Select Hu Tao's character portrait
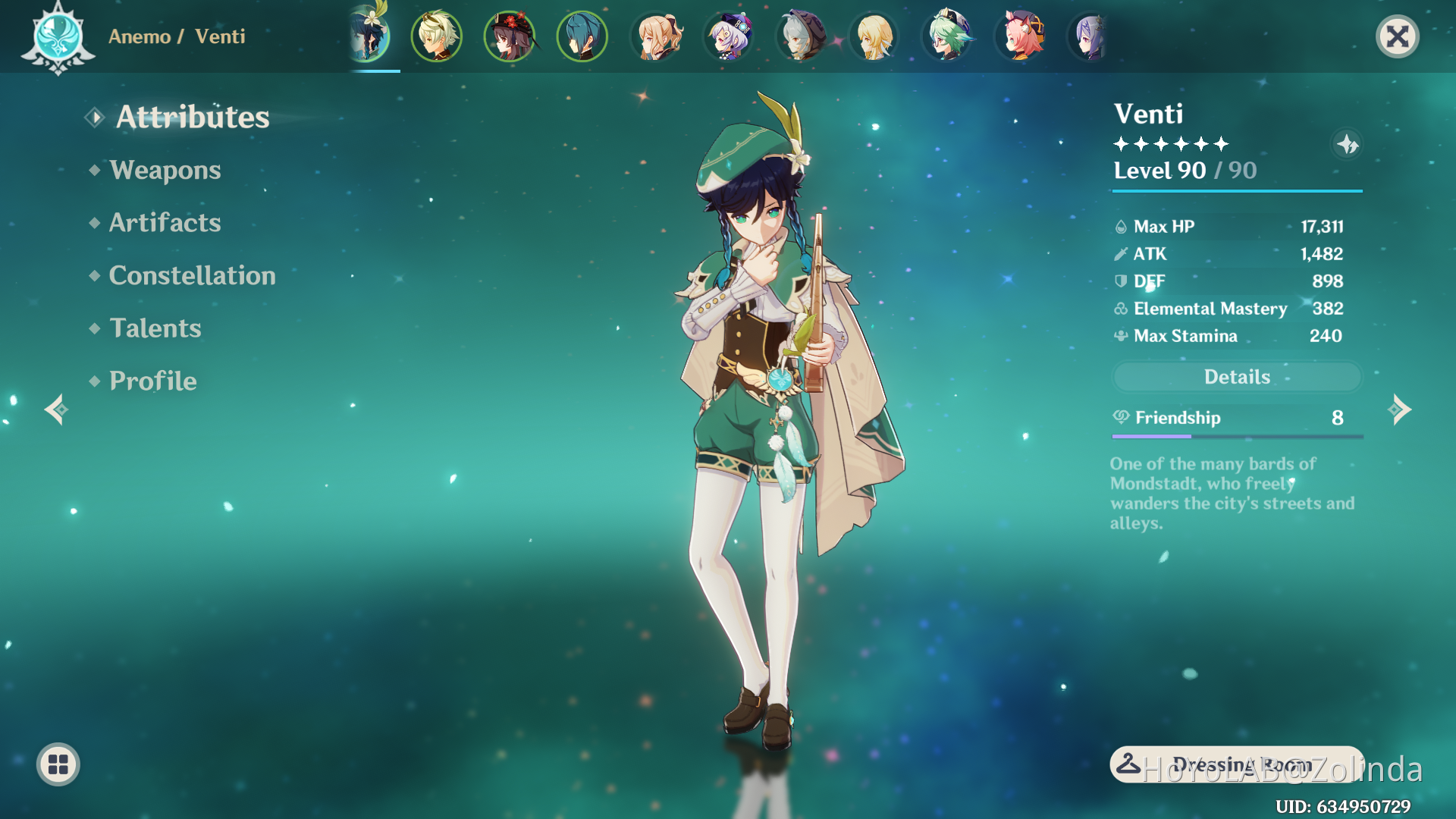 coord(509,36)
